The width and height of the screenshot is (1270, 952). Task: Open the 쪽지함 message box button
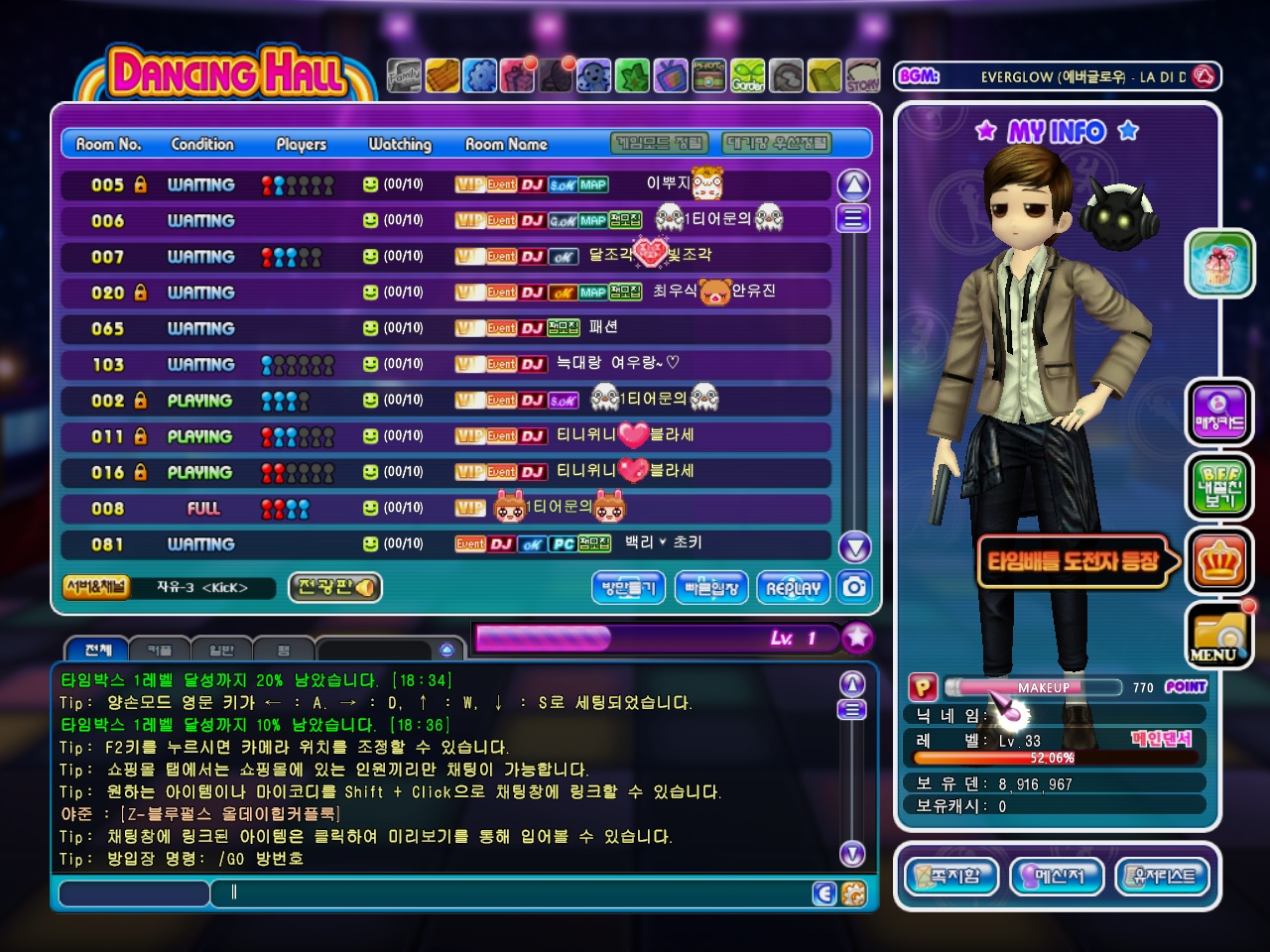(952, 876)
